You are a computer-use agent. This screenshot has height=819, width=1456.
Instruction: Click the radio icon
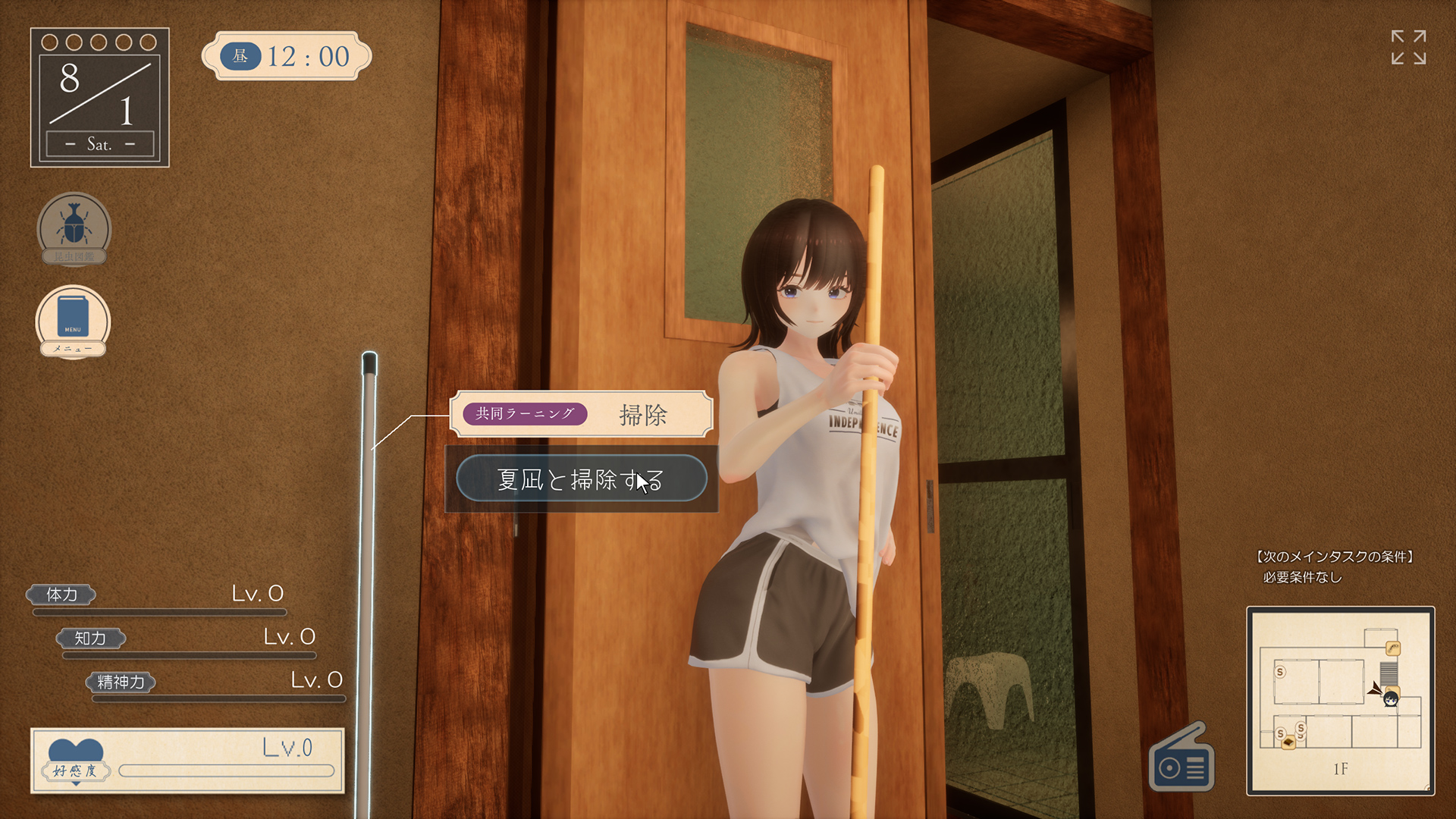point(1181,761)
